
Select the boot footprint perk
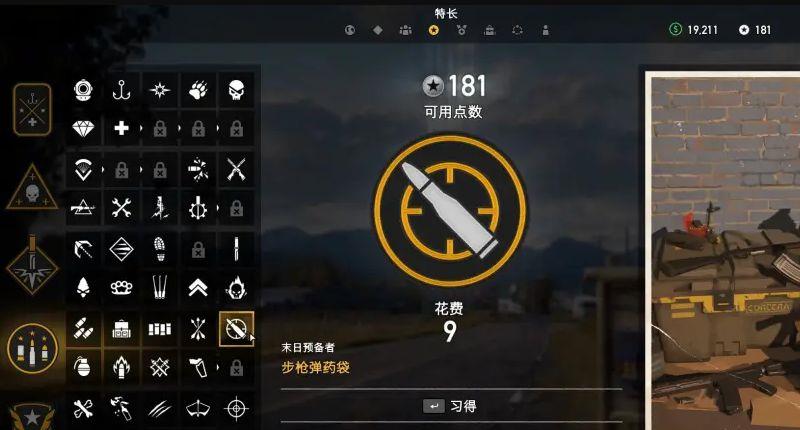coord(159,248)
